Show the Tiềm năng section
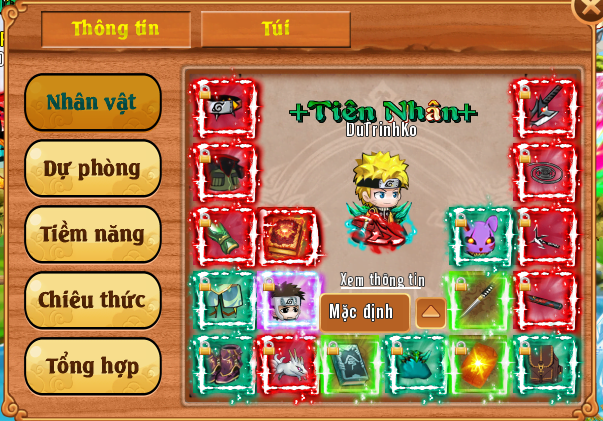Image resolution: width=603 pixels, height=421 pixels. [92, 234]
